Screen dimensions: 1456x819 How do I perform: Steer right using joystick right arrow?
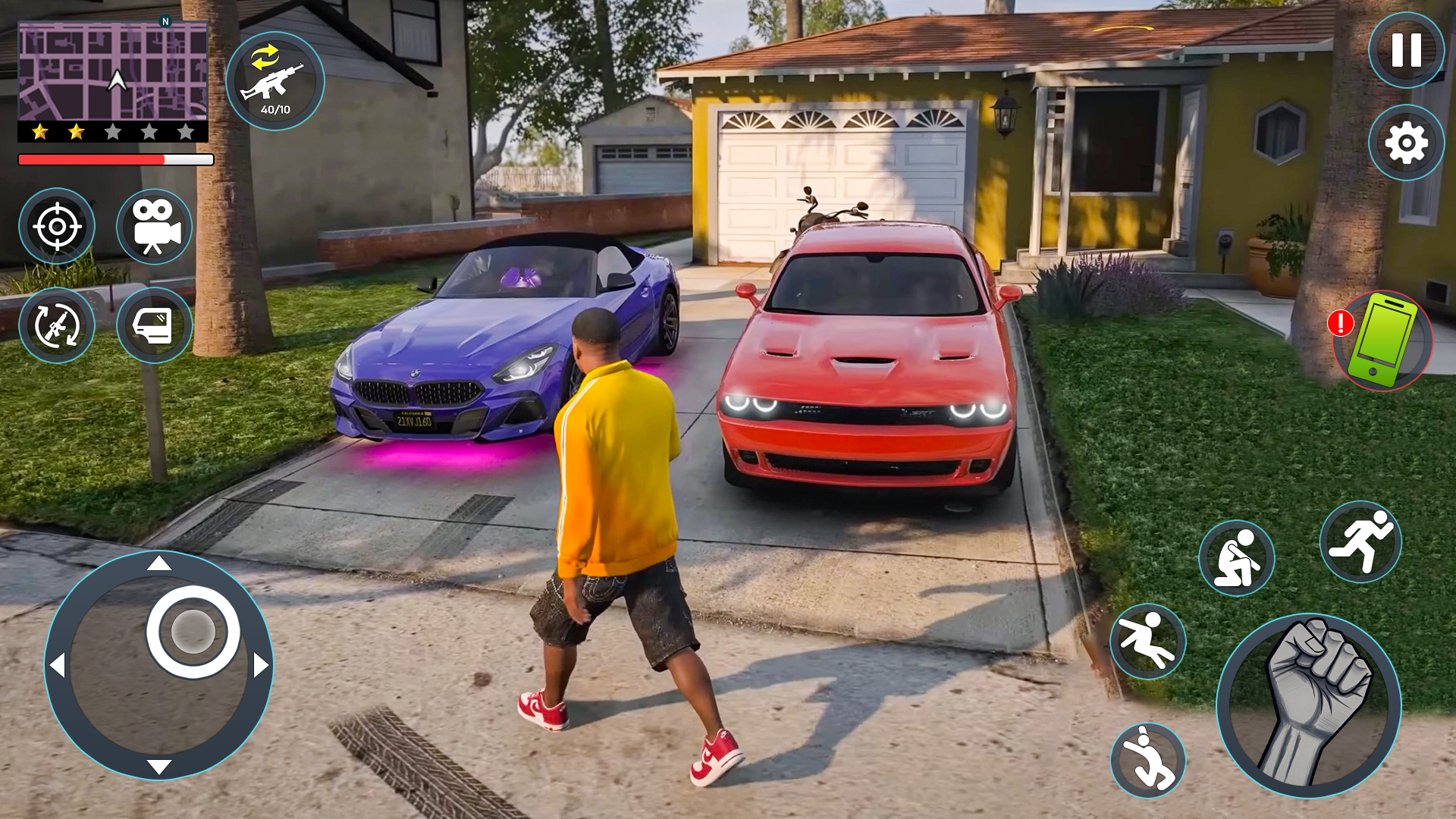pyautogui.click(x=261, y=666)
